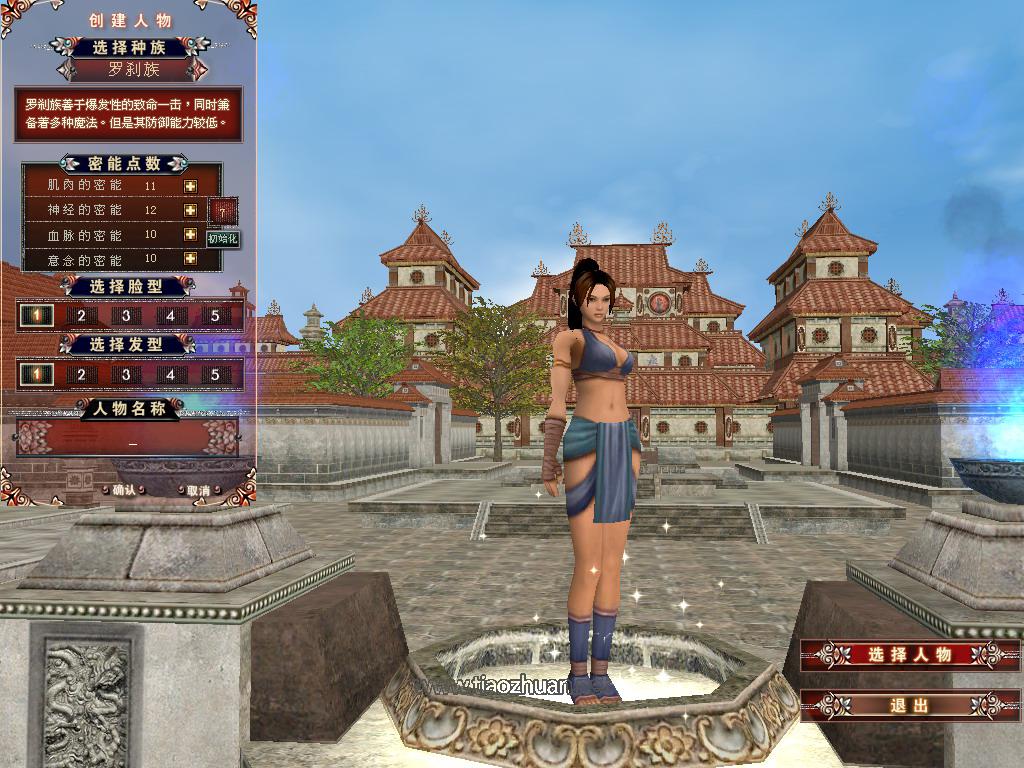Image resolution: width=1024 pixels, height=768 pixels.
Task: Choose face type 5 under 选择脸型
Action: pyautogui.click(x=214, y=316)
